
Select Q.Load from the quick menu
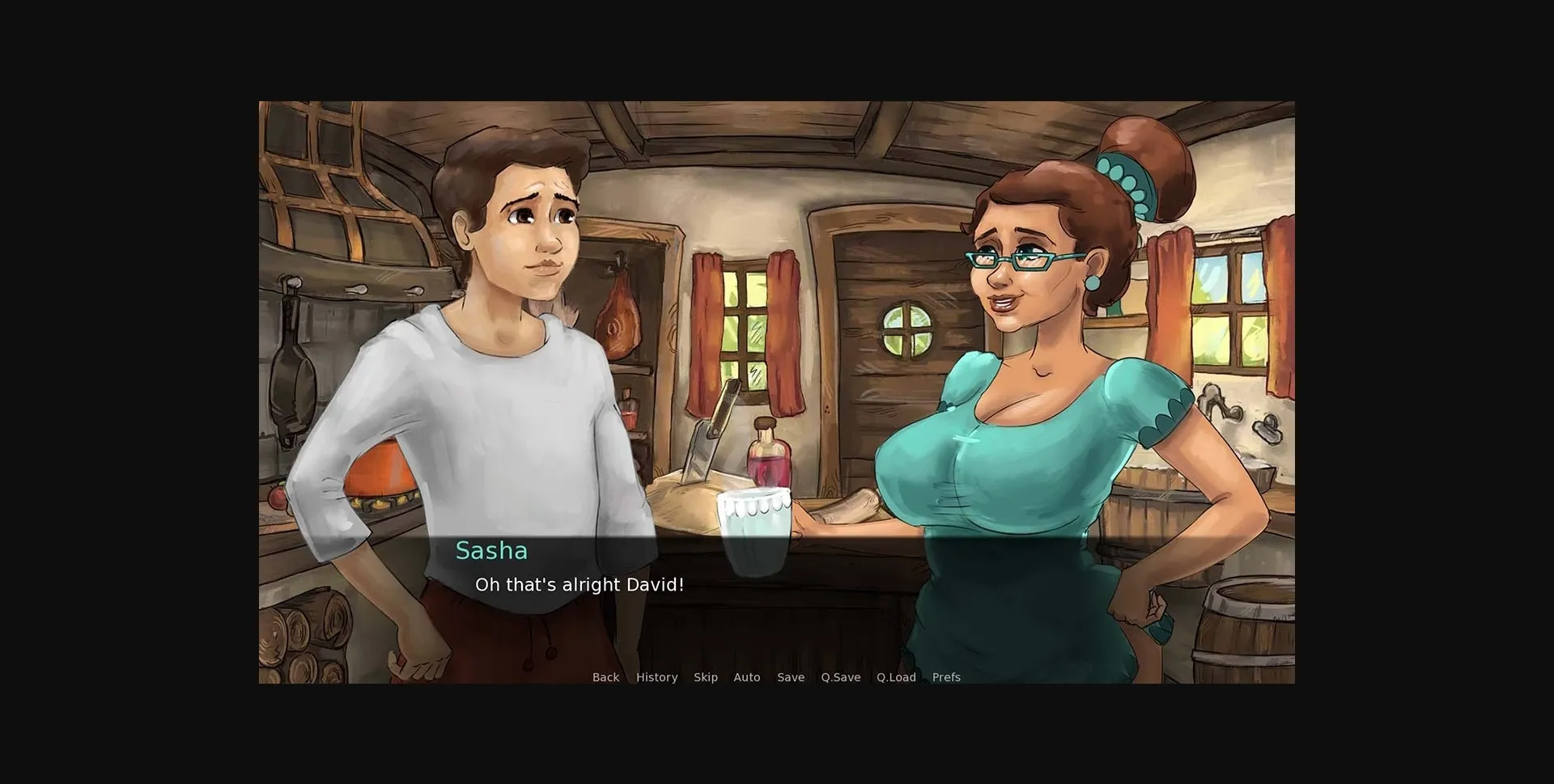click(x=896, y=677)
